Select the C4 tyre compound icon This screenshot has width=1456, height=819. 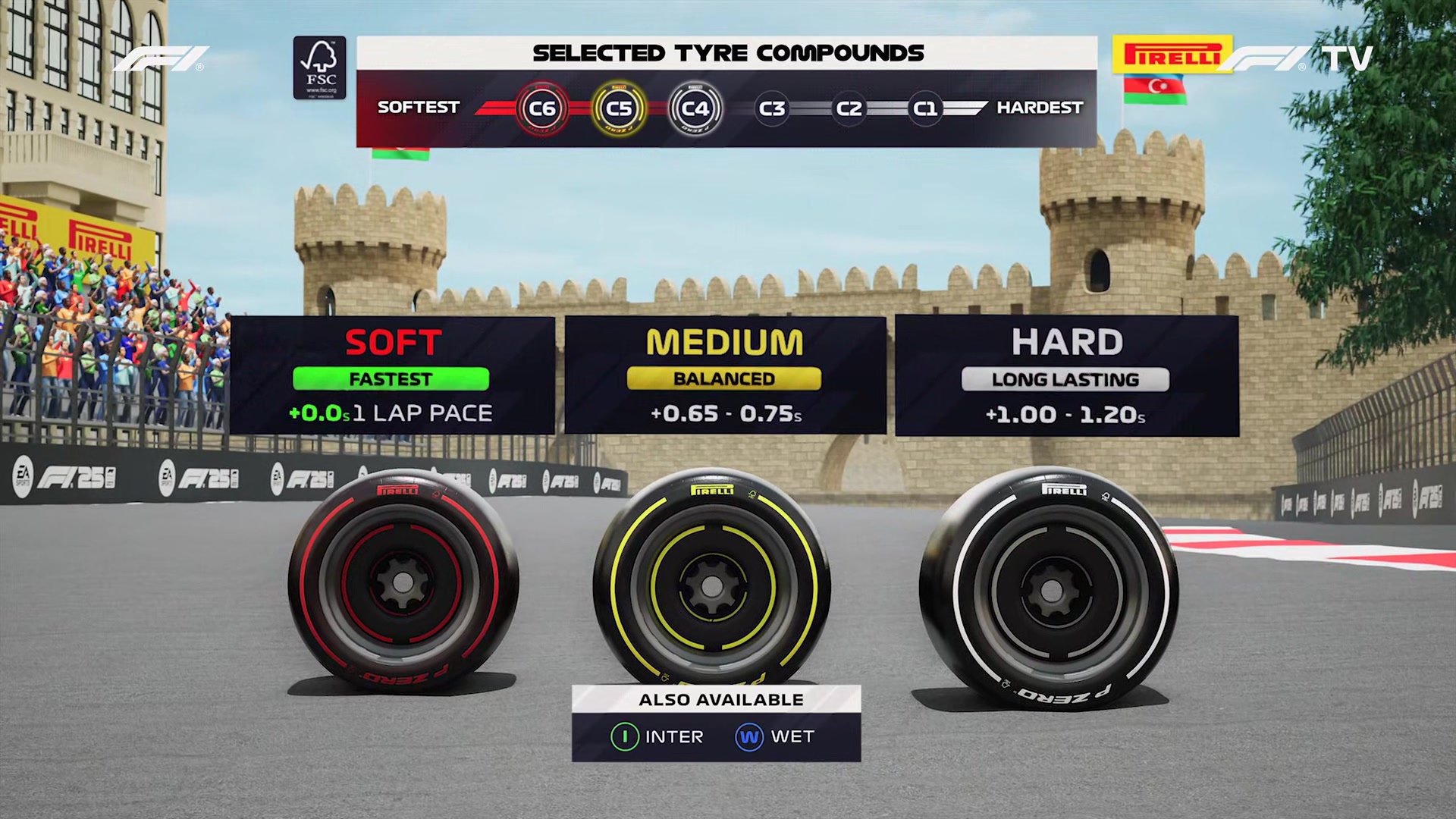tap(697, 108)
